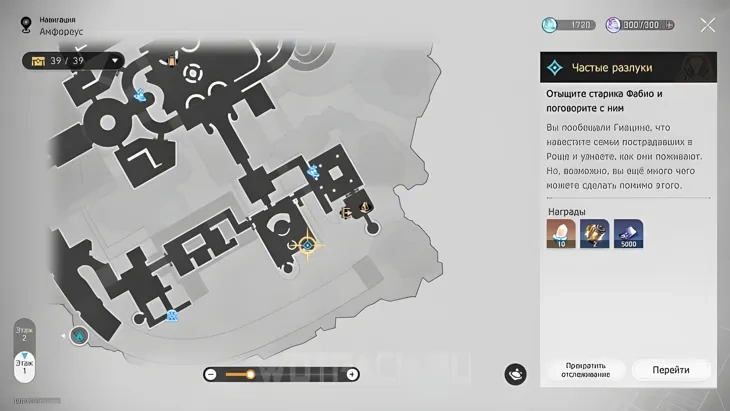This screenshot has height=411, width=730.
Task: Click the orange map zoom slider handle
Action: coord(251,374)
